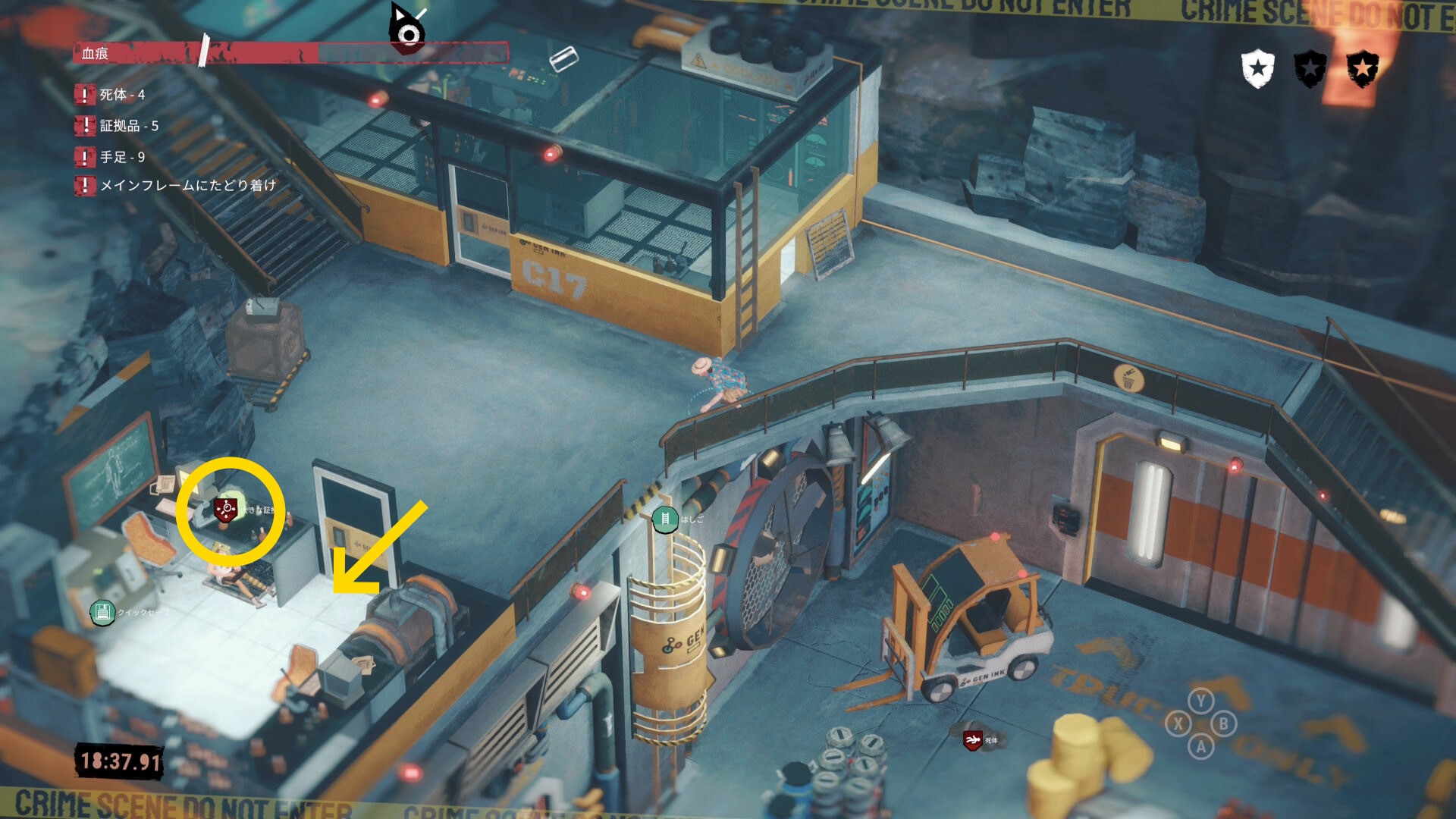This screenshot has height=819, width=1456.
Task: Click the white star rating badge
Action: tap(1257, 69)
